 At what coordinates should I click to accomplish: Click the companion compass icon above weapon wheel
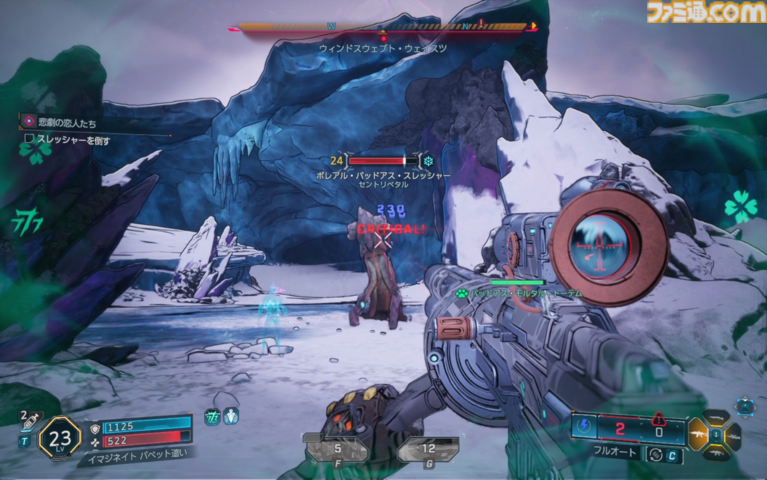click(x=744, y=406)
